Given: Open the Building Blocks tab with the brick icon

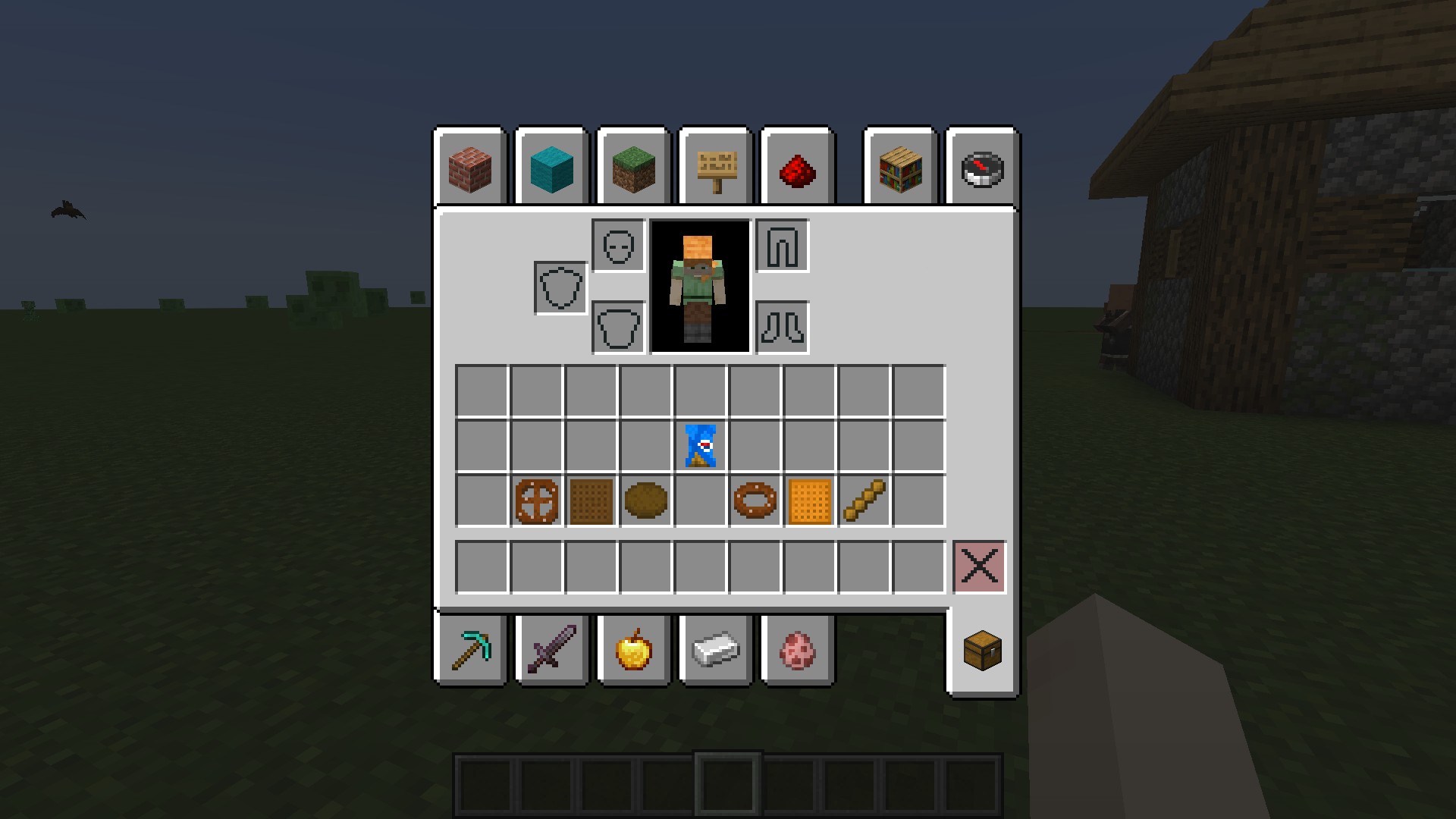Looking at the screenshot, I should (x=469, y=168).
